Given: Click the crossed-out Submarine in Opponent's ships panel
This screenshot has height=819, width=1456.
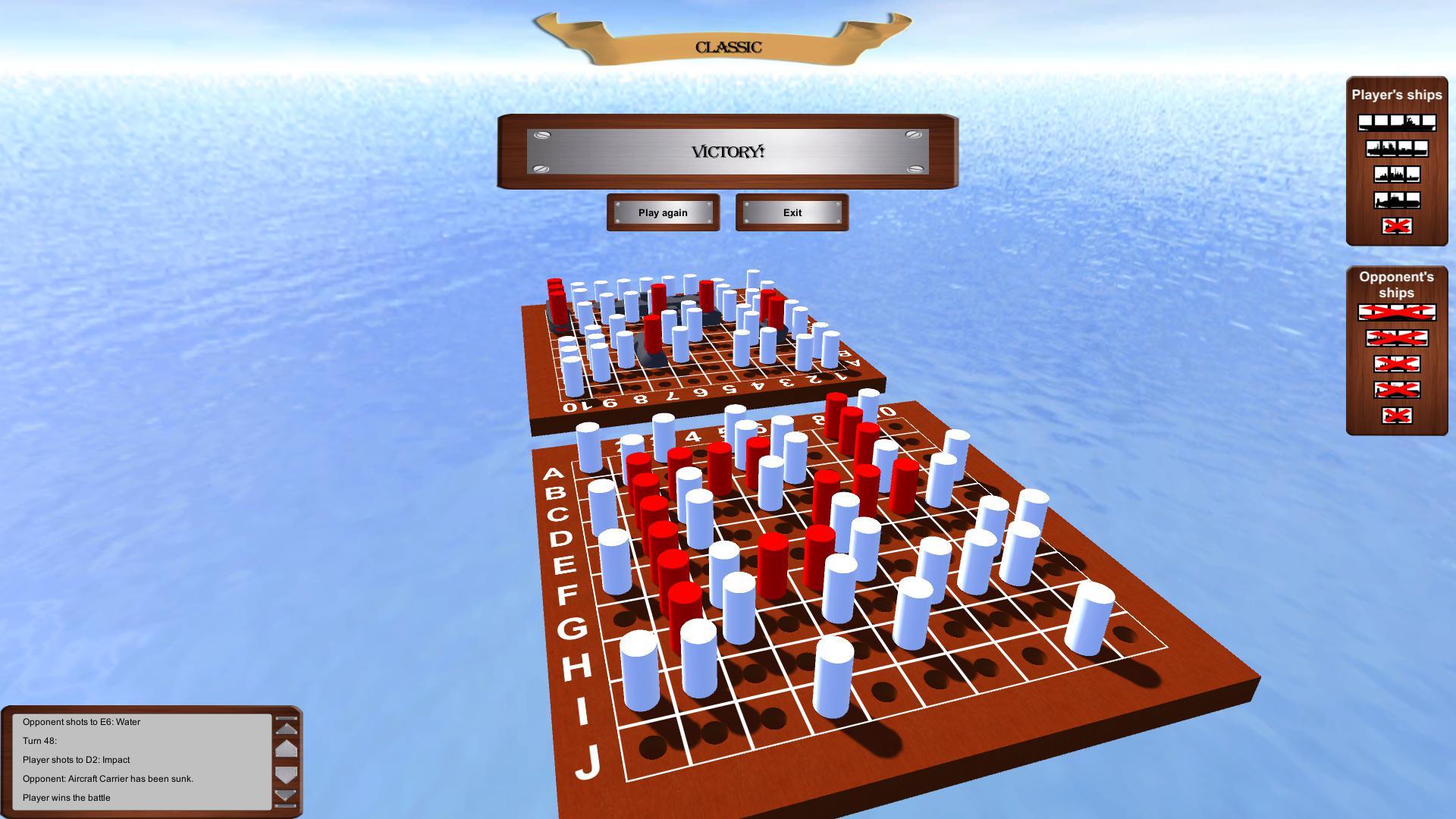Looking at the screenshot, I should [x=1396, y=388].
